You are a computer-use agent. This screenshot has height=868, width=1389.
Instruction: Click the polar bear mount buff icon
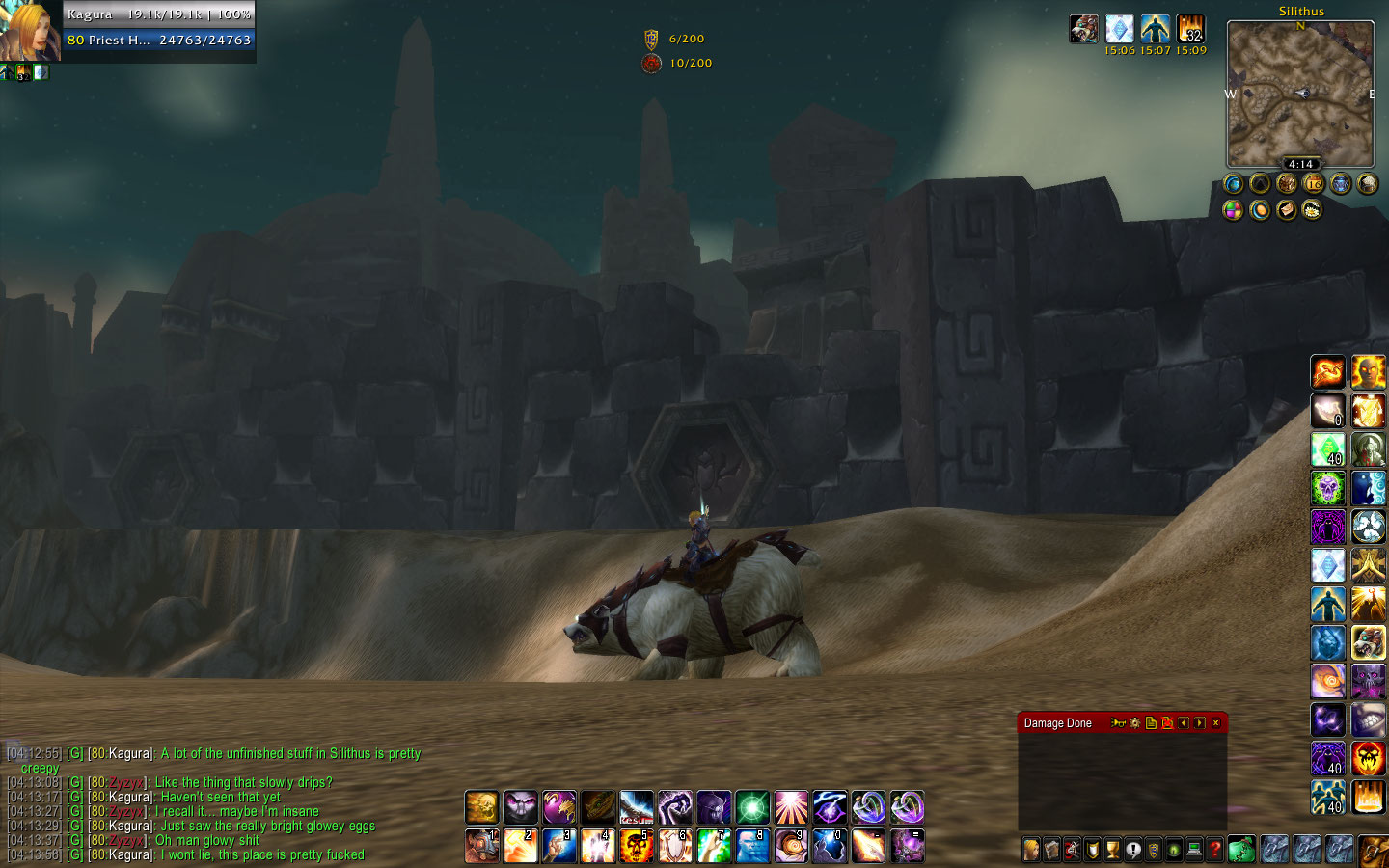pyautogui.click(x=1084, y=29)
